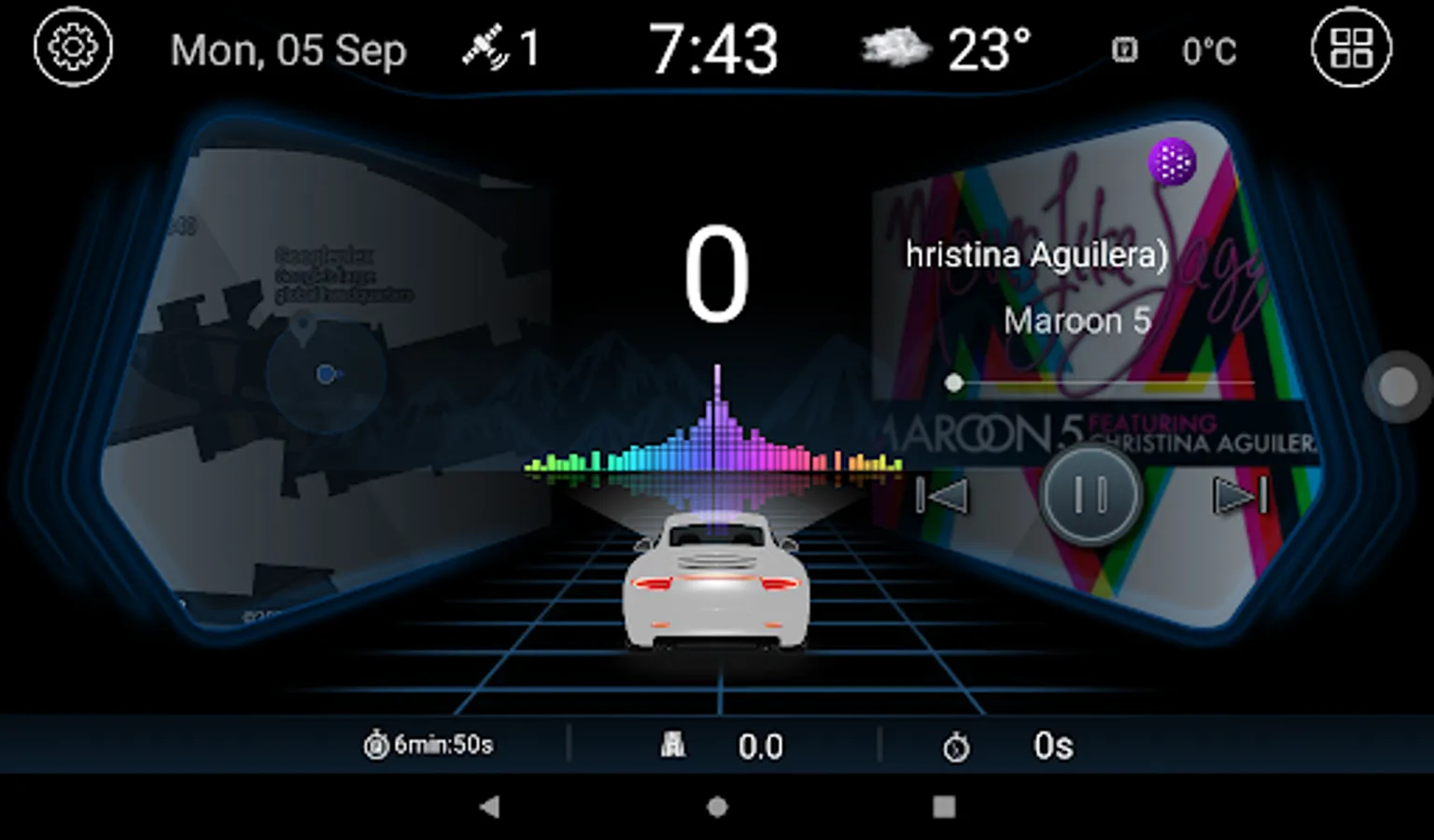Click the weather clouds icon
Viewport: 1434px width, 840px height.
[894, 47]
